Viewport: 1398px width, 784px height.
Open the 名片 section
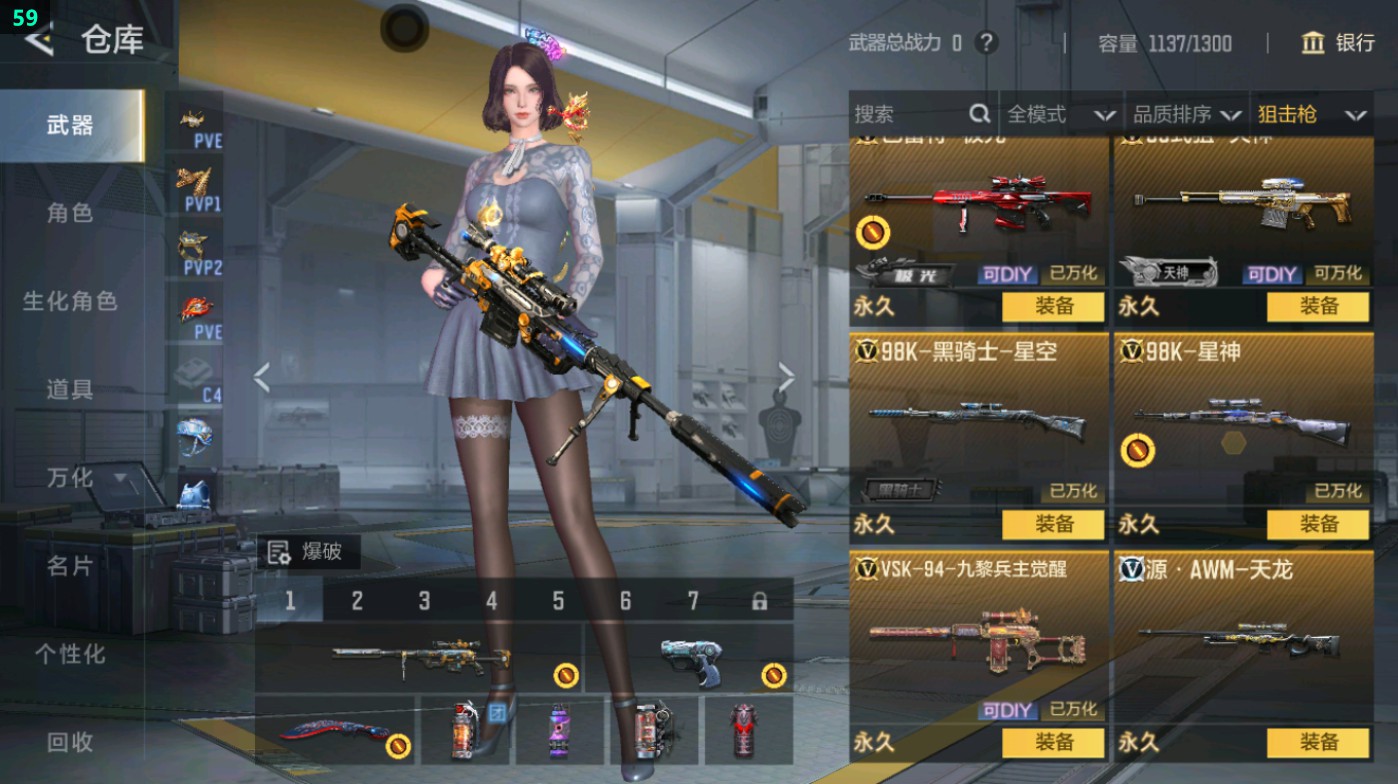[70, 566]
